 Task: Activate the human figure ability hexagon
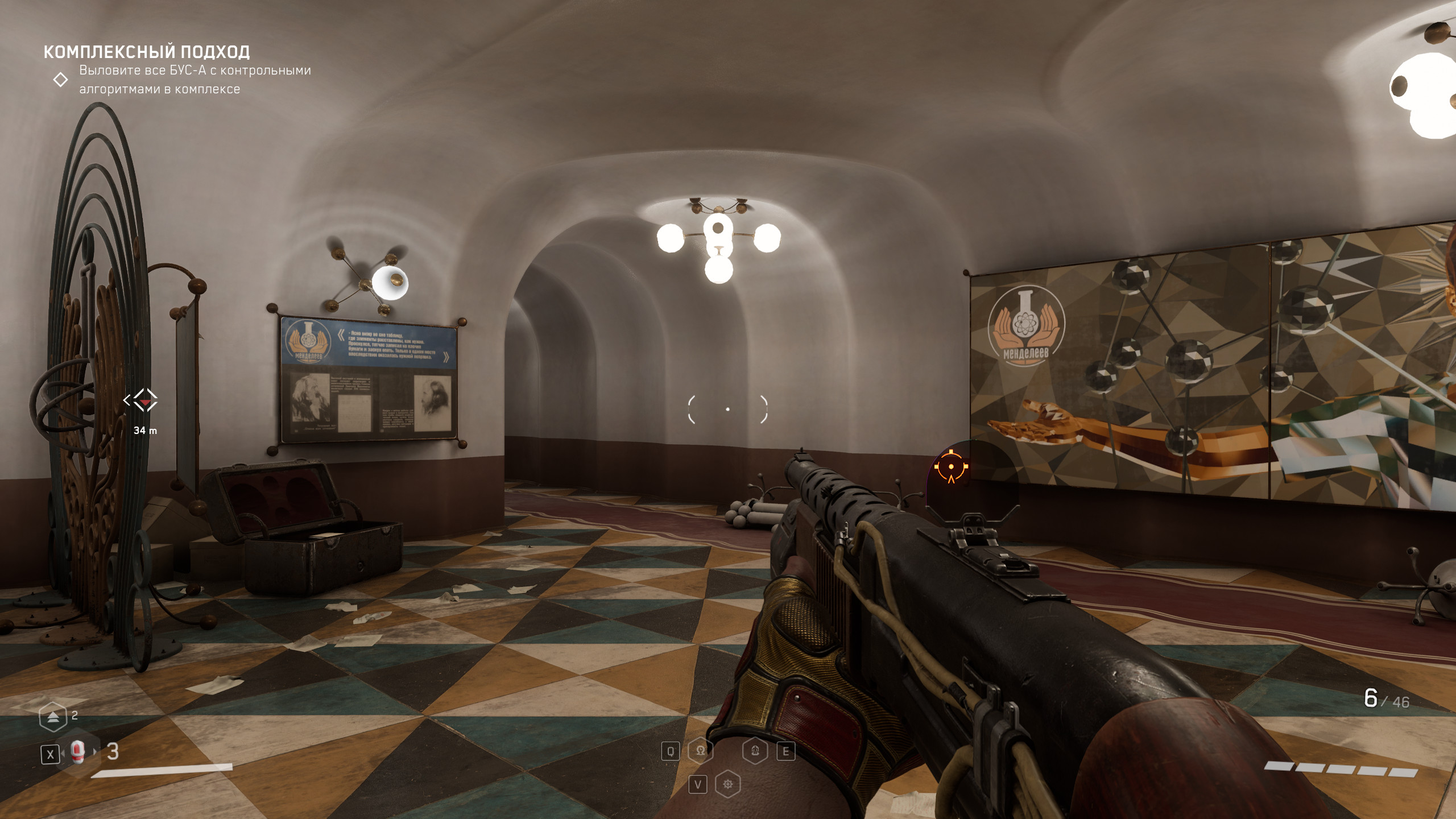point(755,751)
